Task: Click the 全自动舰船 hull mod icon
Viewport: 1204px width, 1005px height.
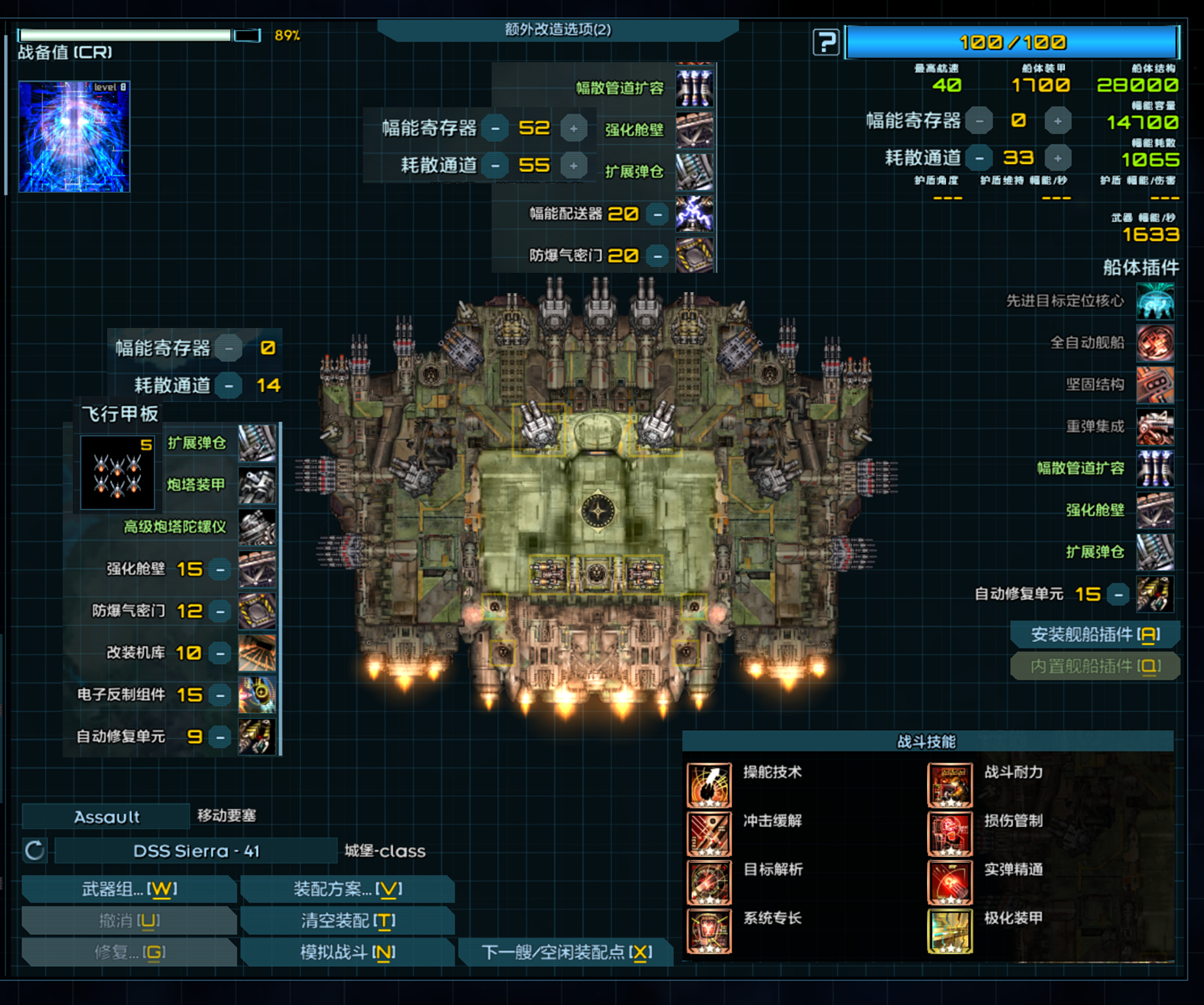Action: pyautogui.click(x=1155, y=343)
